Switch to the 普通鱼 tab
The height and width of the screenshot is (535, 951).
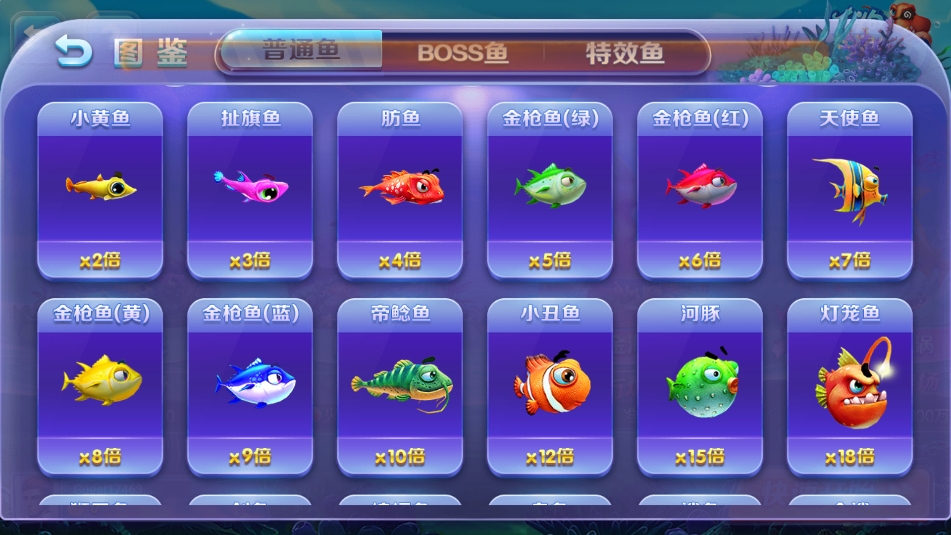coord(302,51)
